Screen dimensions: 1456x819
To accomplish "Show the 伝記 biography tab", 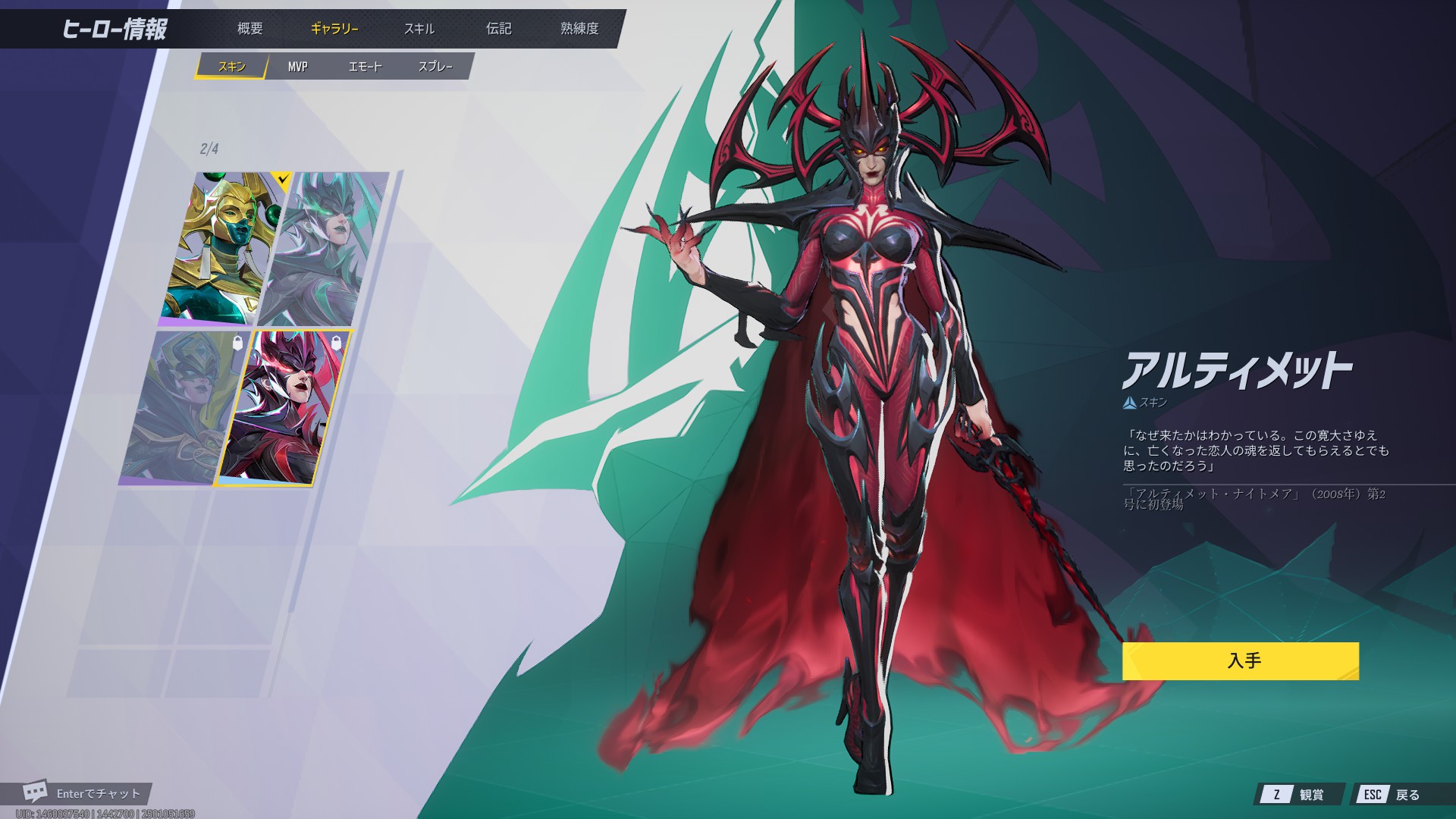I will tap(498, 29).
